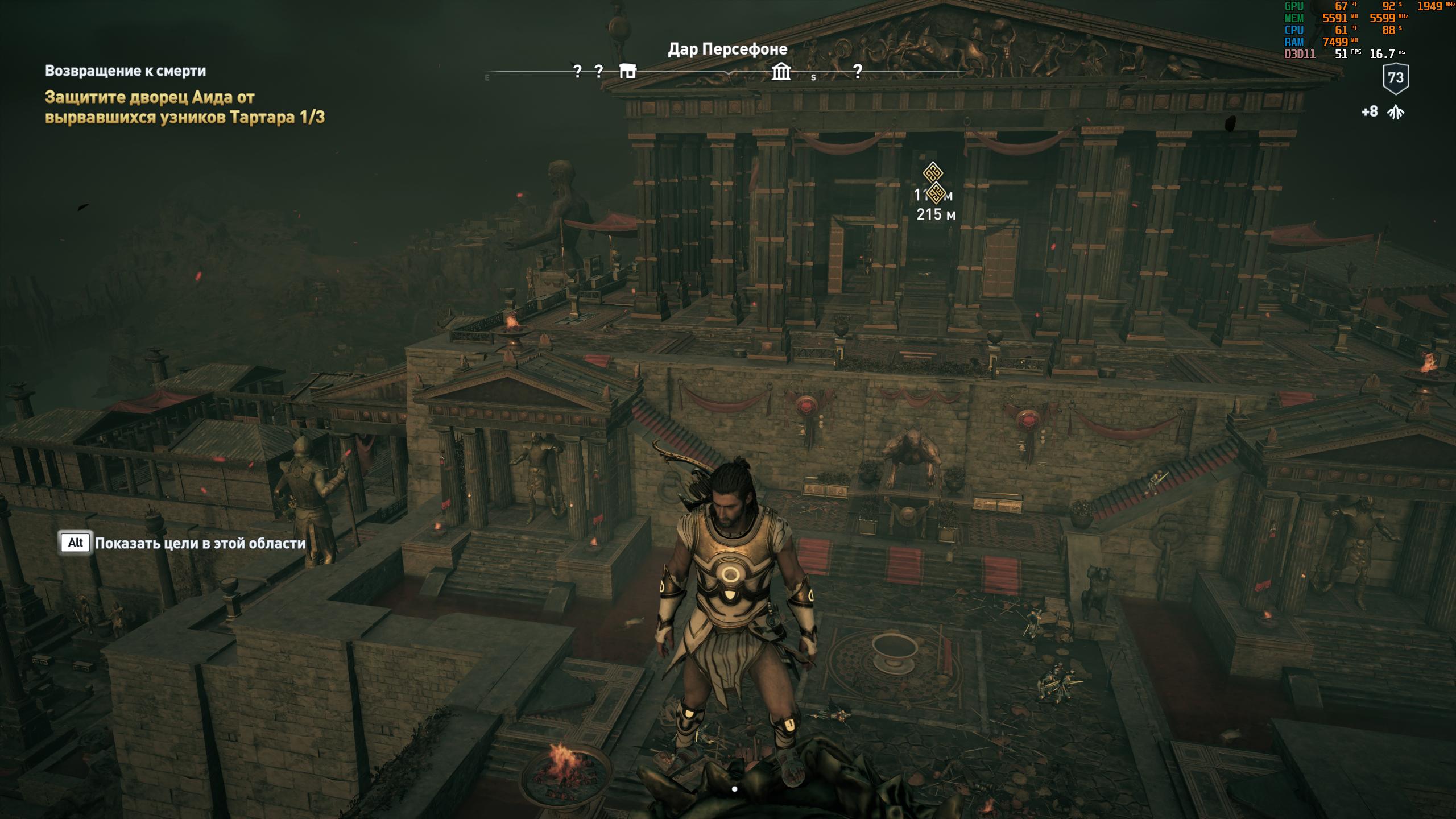Screen dimensions: 1456x819
Task: Click the temple icon on the compass
Action: pos(781,72)
